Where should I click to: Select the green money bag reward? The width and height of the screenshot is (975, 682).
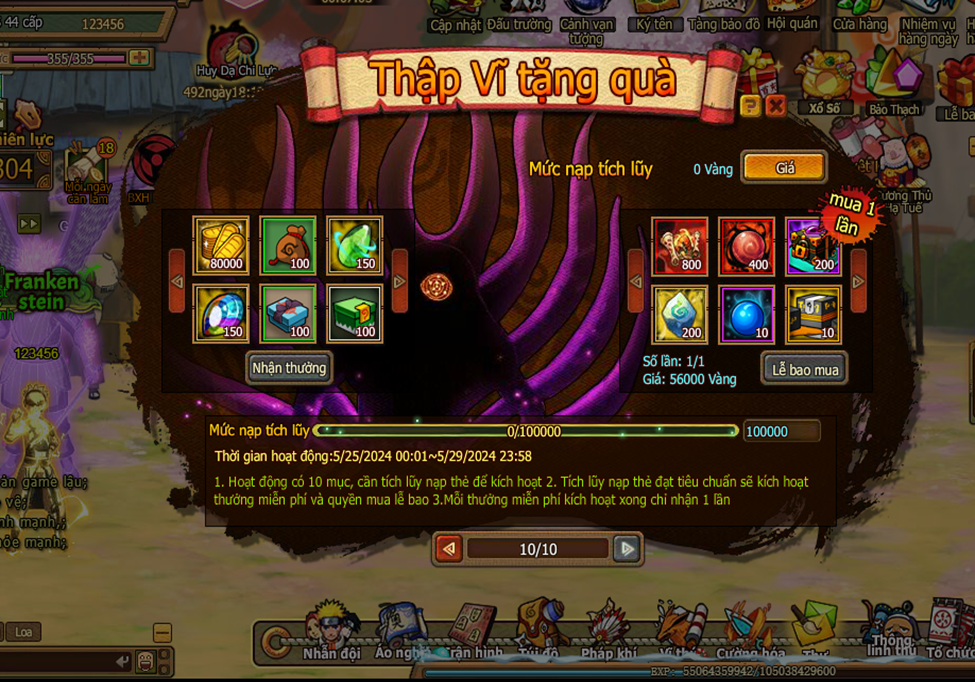[288, 245]
